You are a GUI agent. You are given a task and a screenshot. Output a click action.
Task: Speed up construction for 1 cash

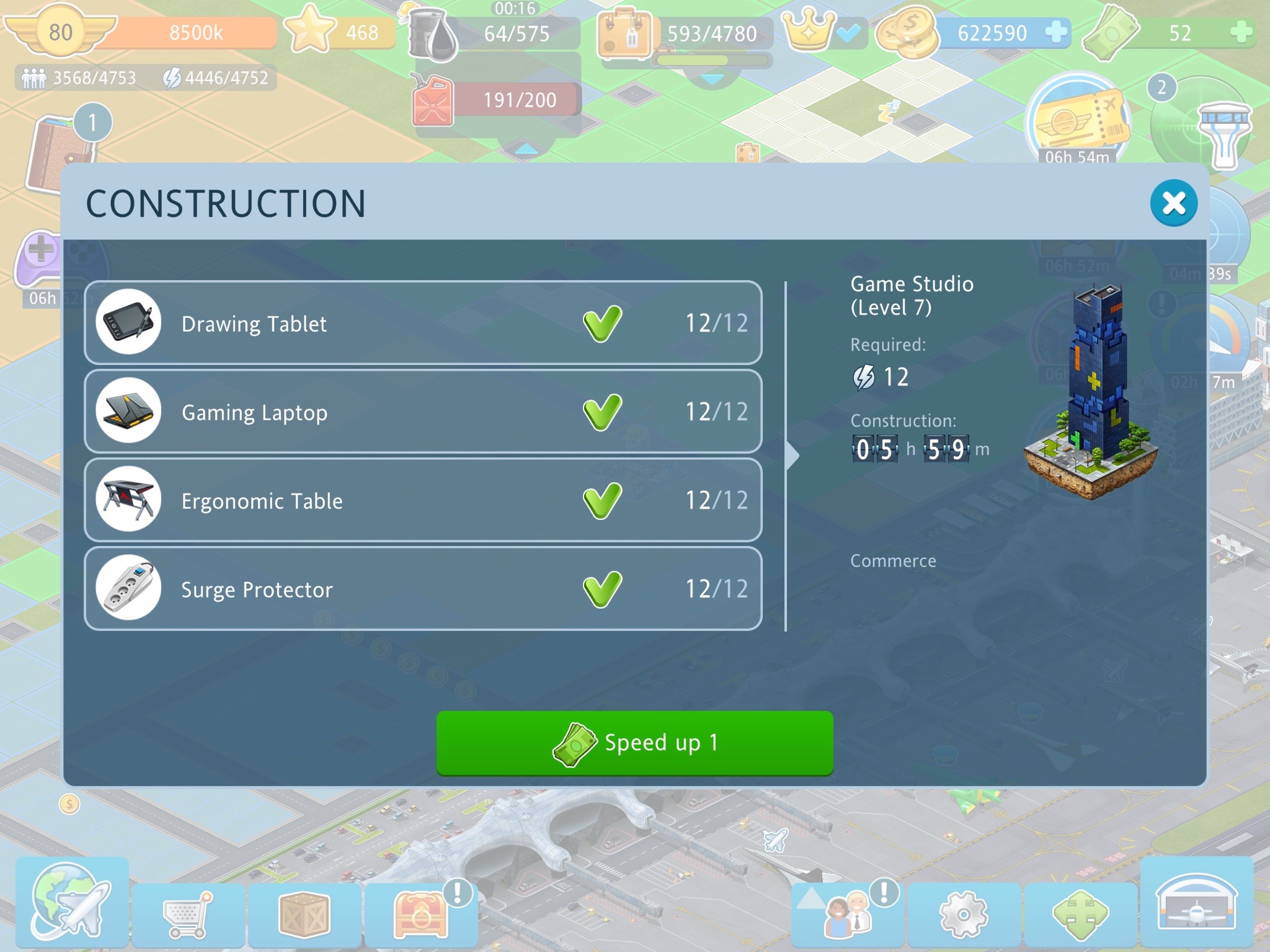click(x=634, y=743)
